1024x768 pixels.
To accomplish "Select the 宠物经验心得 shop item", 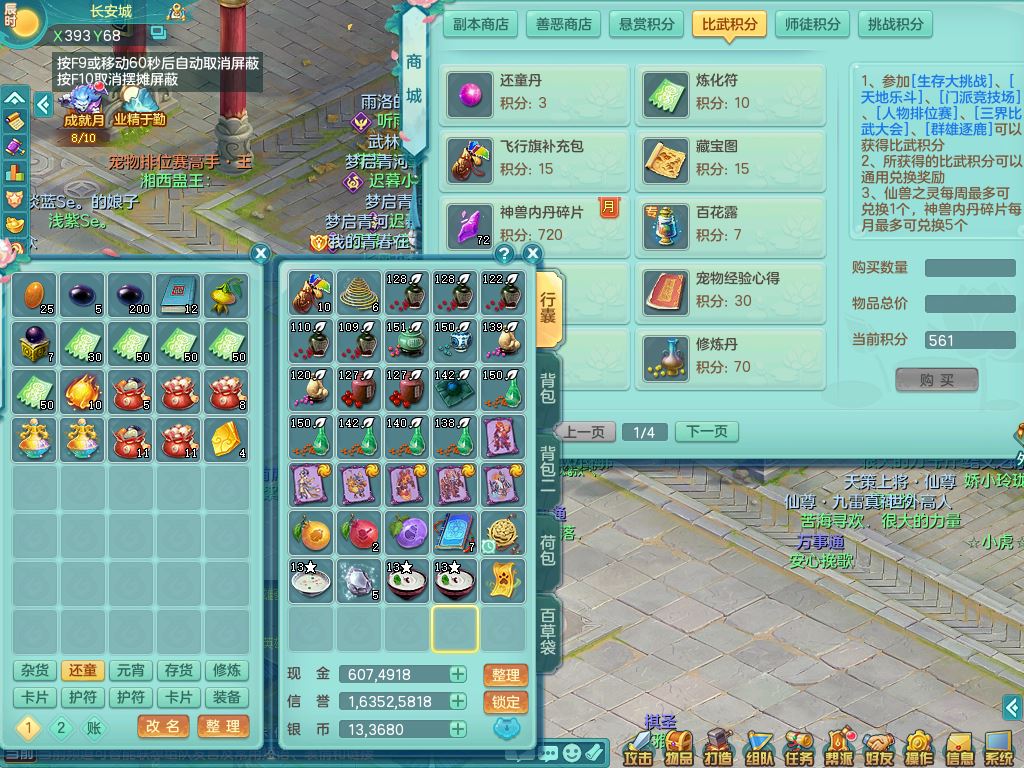I will pos(731,289).
